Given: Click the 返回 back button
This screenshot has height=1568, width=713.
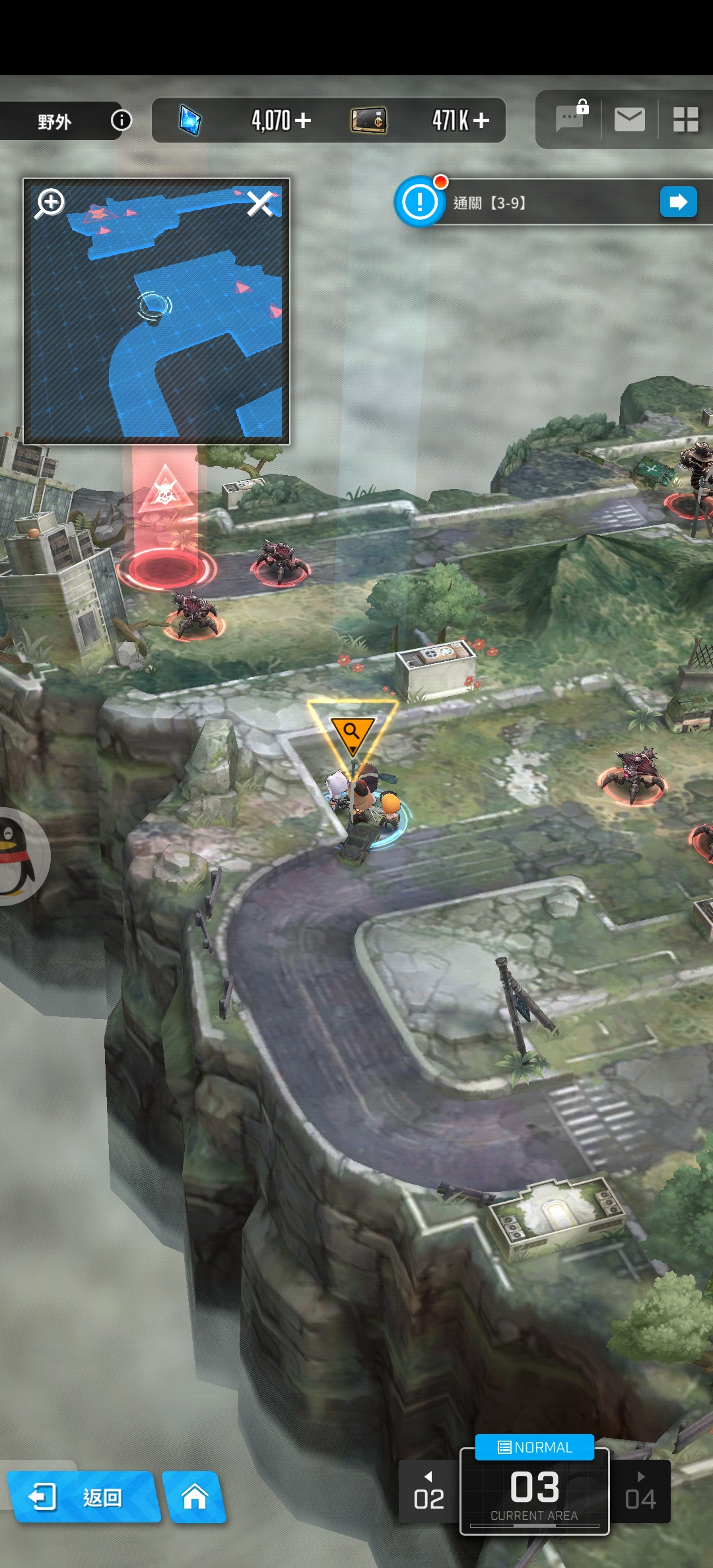Looking at the screenshot, I should pyautogui.click(x=83, y=1497).
